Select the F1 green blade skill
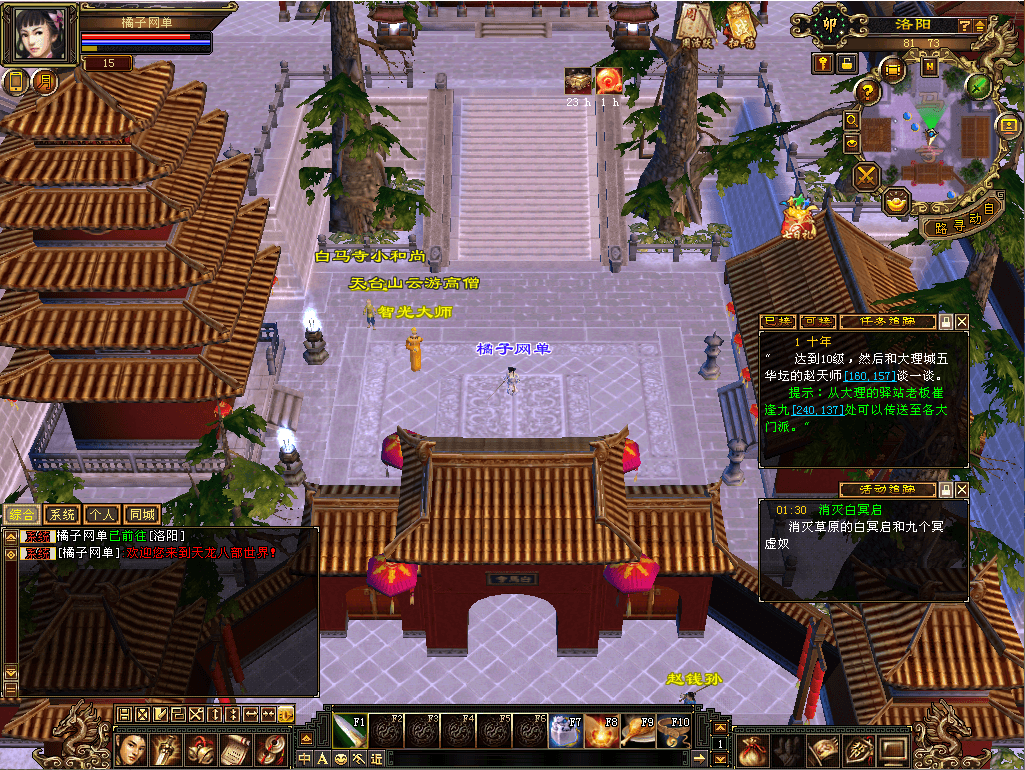 (354, 733)
